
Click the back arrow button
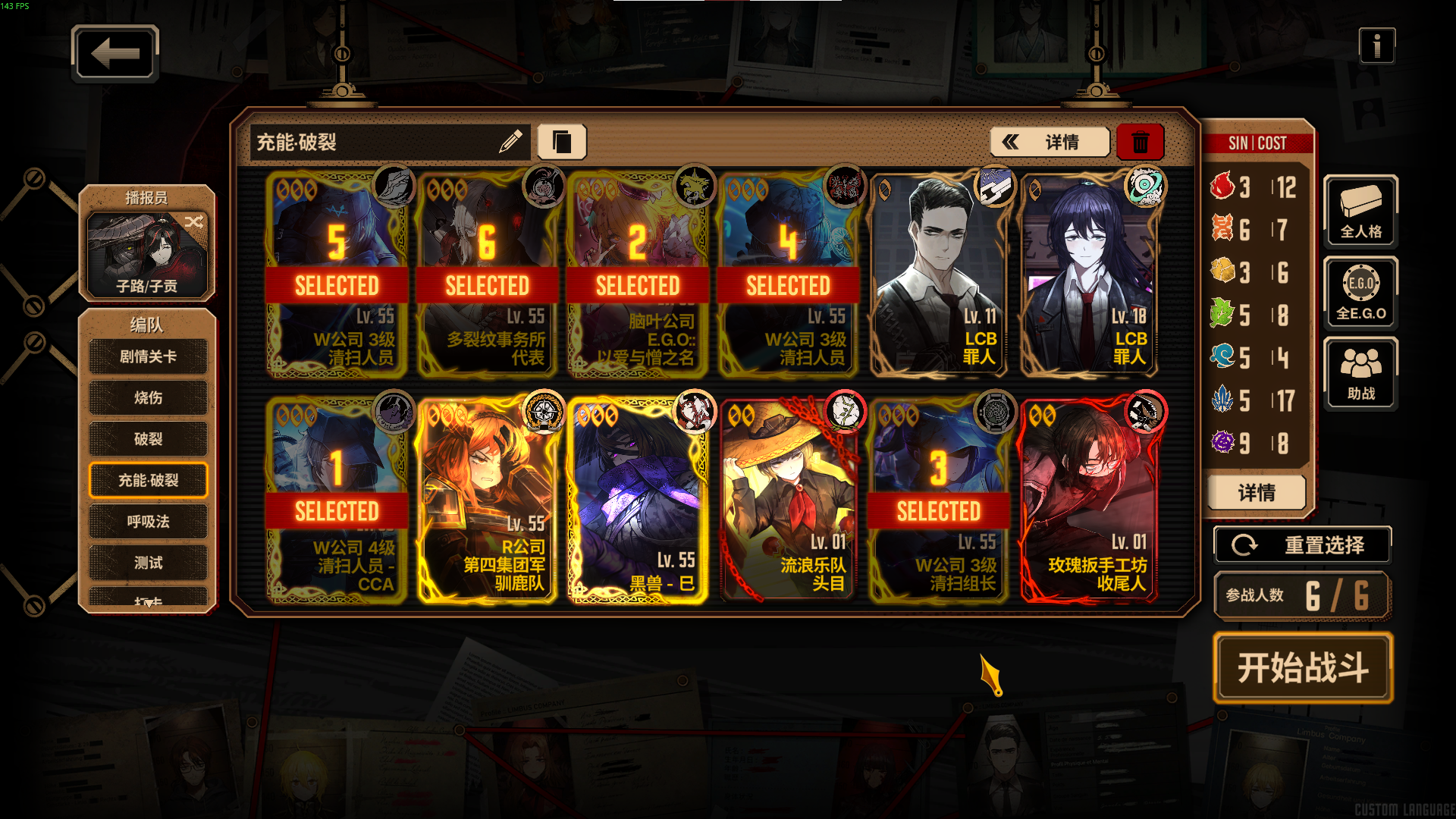tap(115, 53)
